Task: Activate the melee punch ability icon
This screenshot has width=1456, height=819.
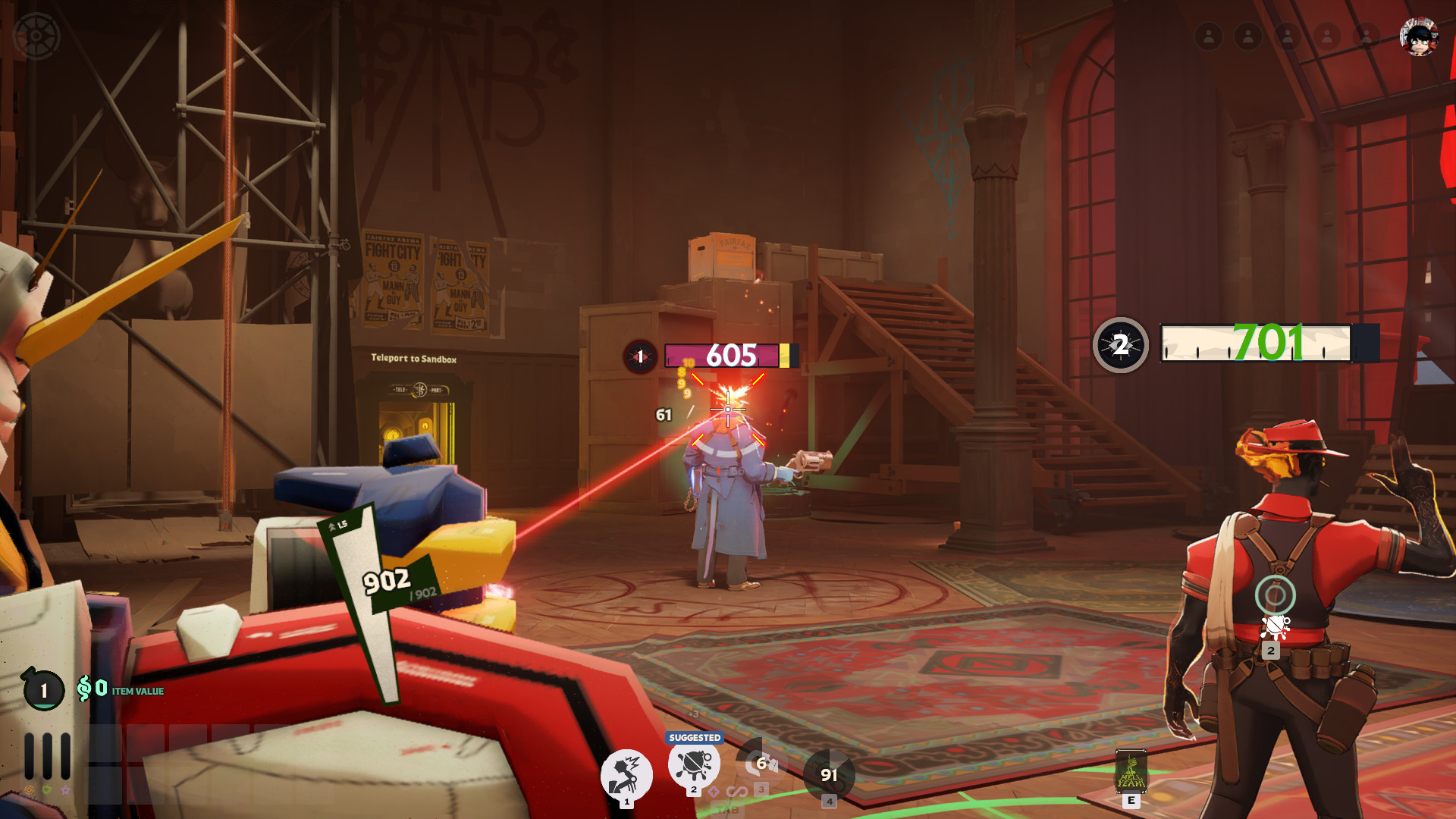Action: 626,775
